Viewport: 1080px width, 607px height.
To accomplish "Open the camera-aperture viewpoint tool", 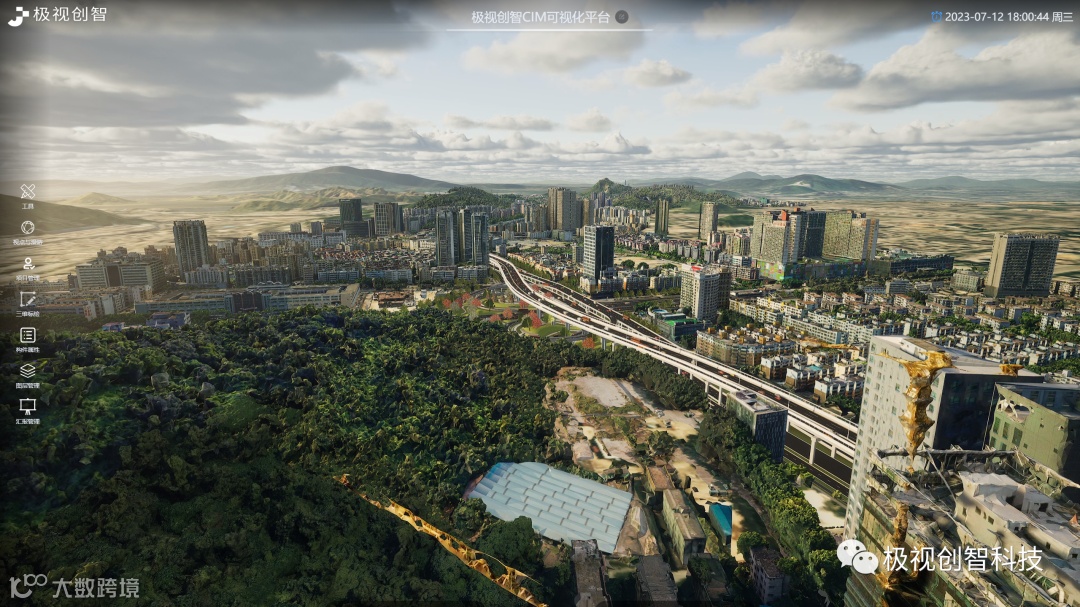I will click(x=28, y=228).
